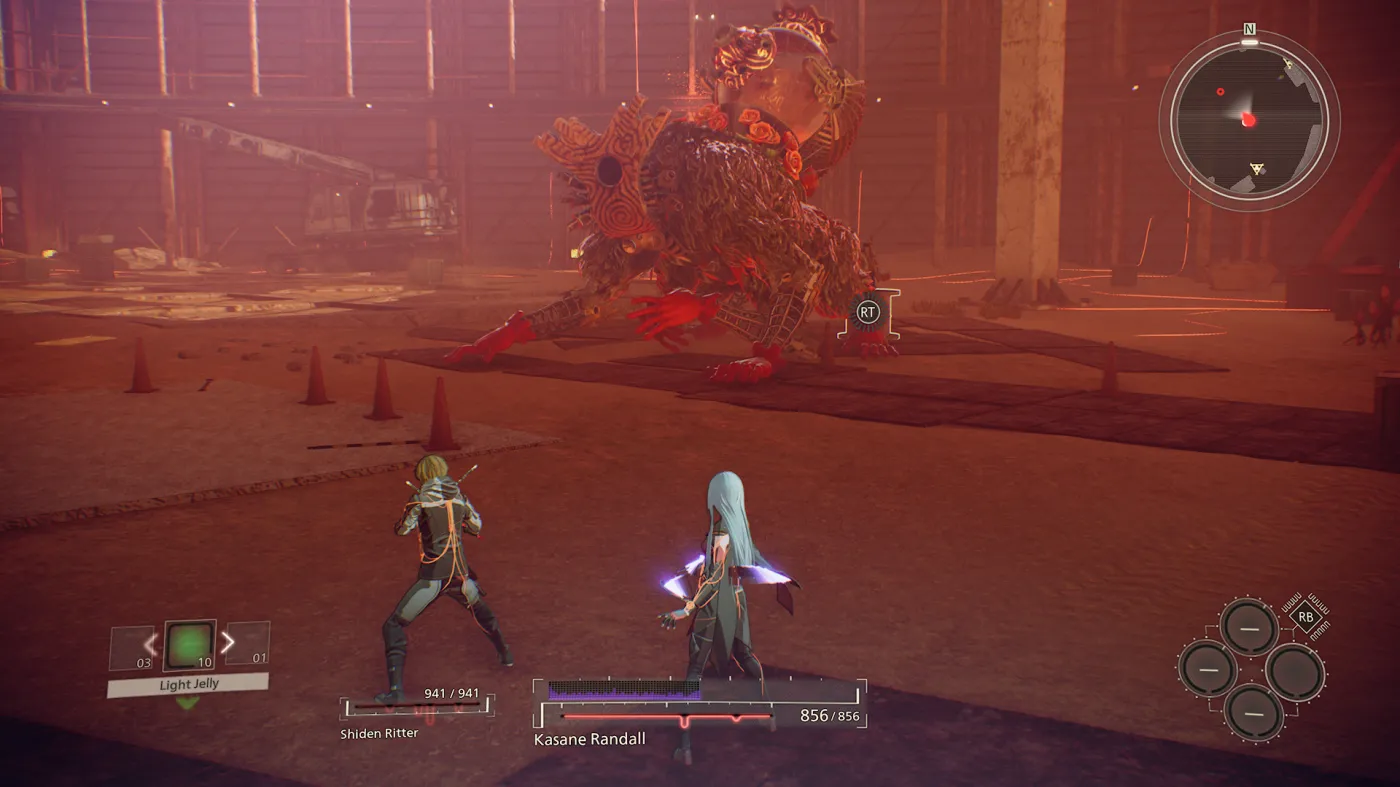The image size is (1400, 787).
Task: Click the RT prompt on the enemy
Action: 870,312
